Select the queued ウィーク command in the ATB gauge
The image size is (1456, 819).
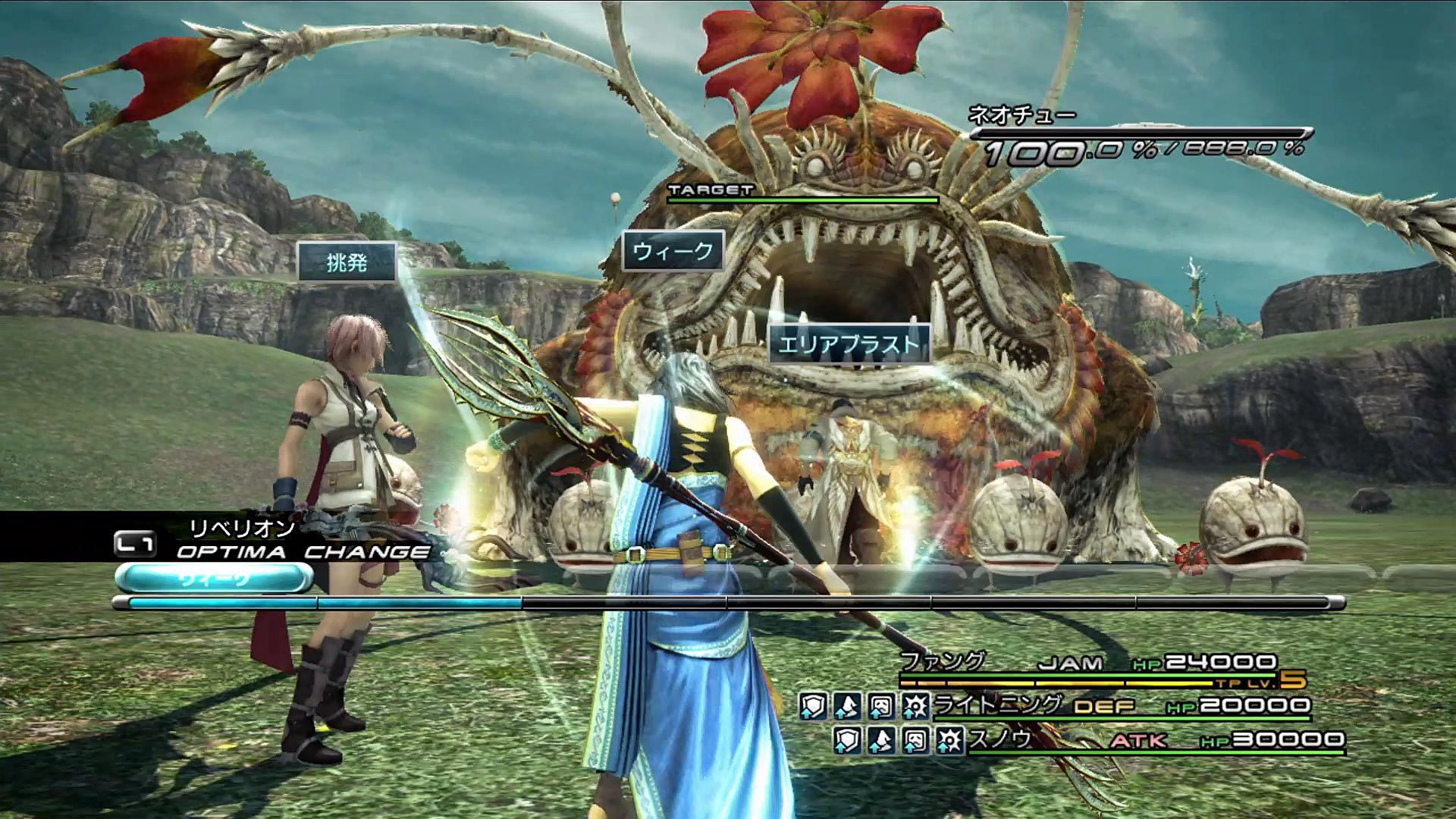click(214, 579)
